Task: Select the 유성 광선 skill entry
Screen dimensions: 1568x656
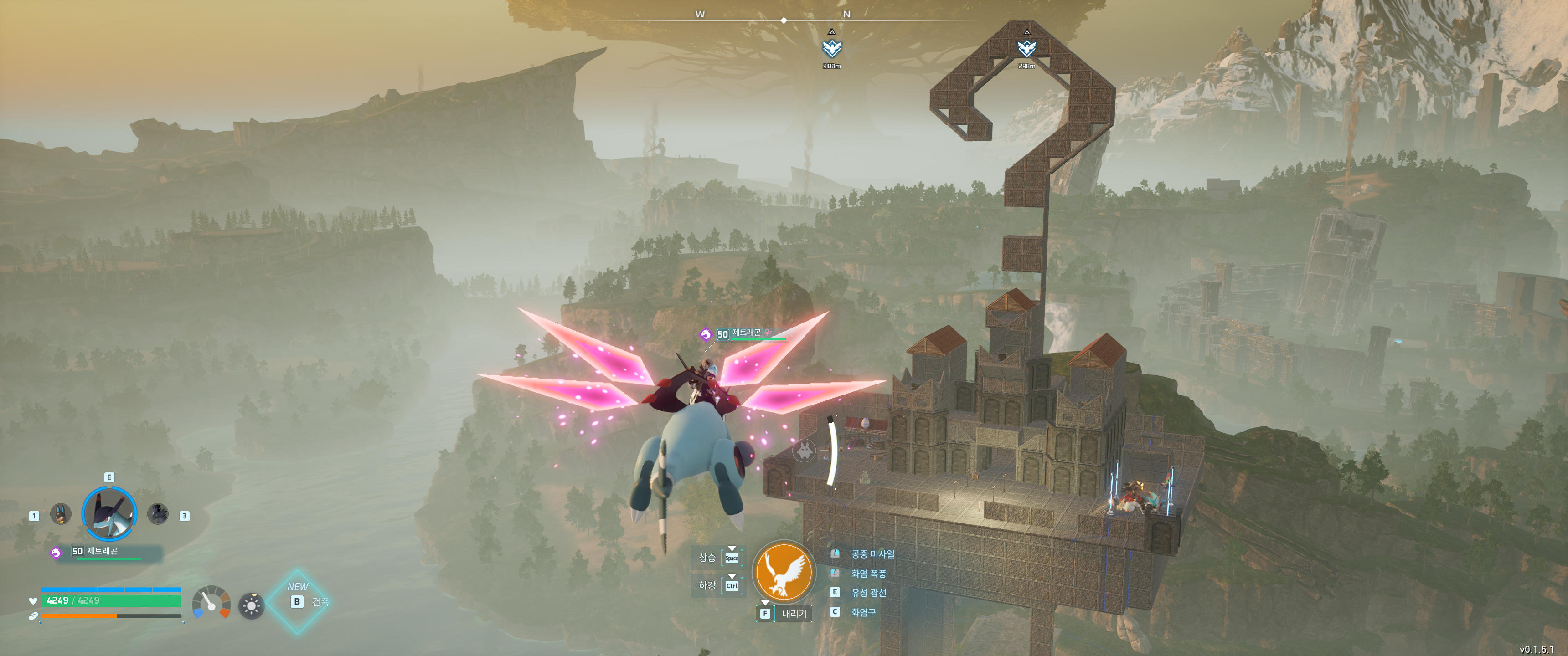Action: tap(868, 593)
